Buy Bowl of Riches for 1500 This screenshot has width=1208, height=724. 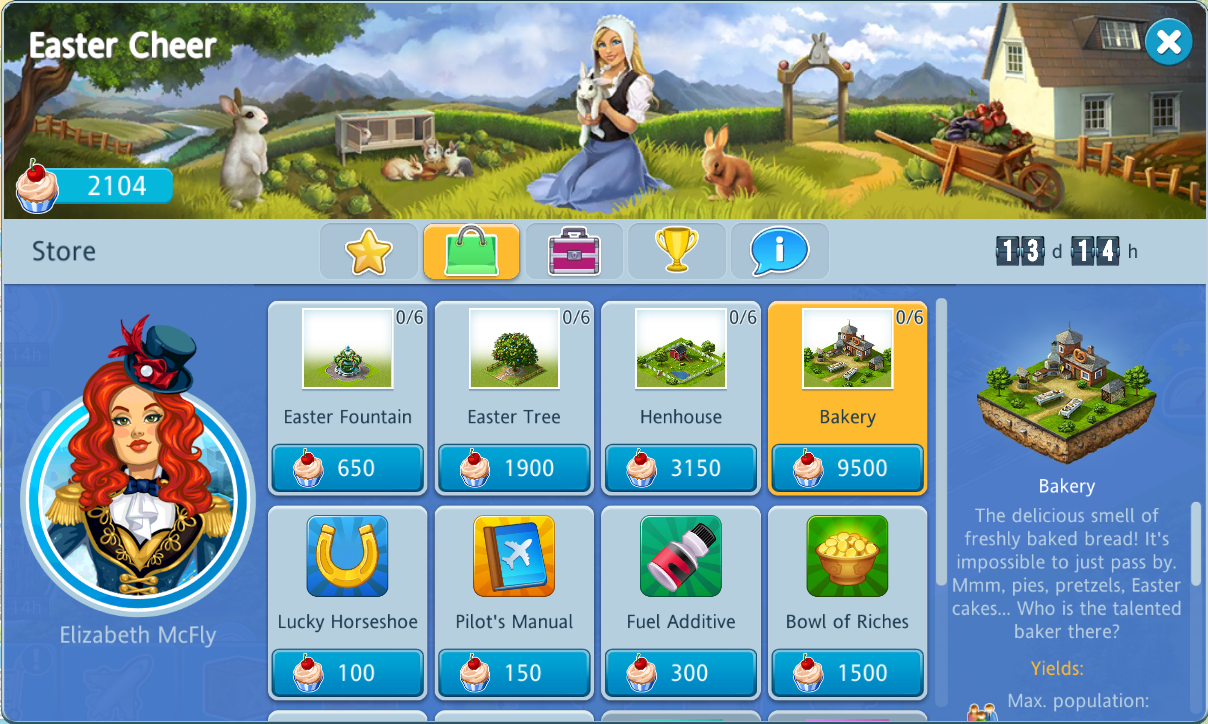[x=847, y=673]
